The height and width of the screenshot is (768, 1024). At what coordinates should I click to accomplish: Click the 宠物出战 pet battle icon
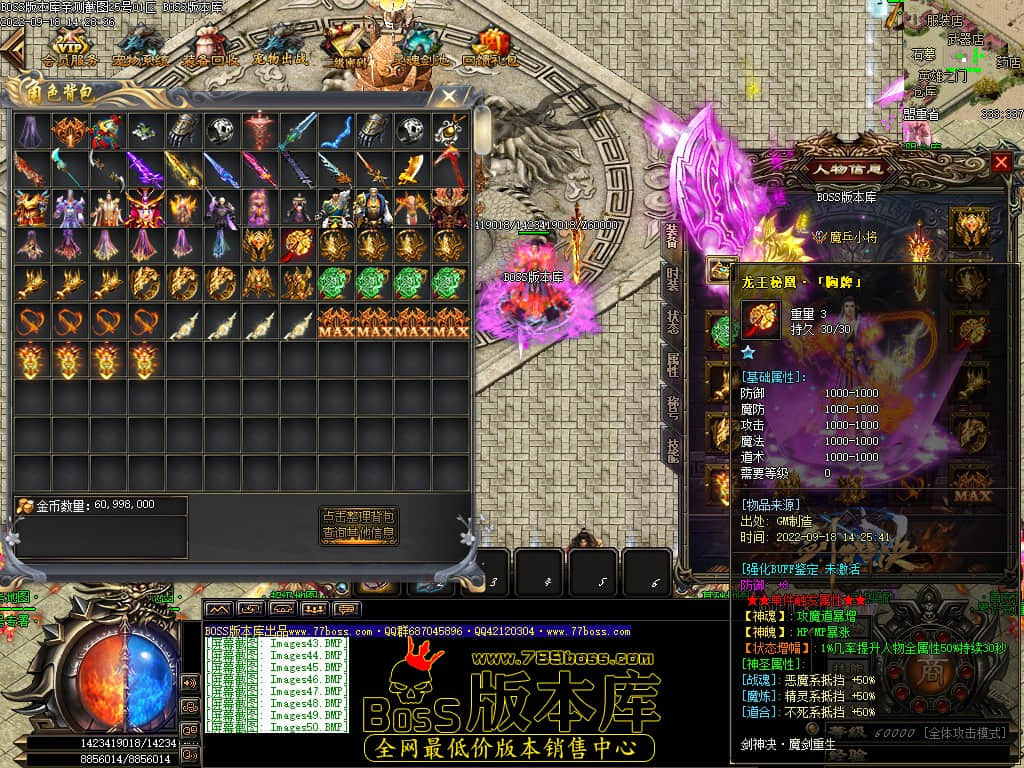pos(280,48)
